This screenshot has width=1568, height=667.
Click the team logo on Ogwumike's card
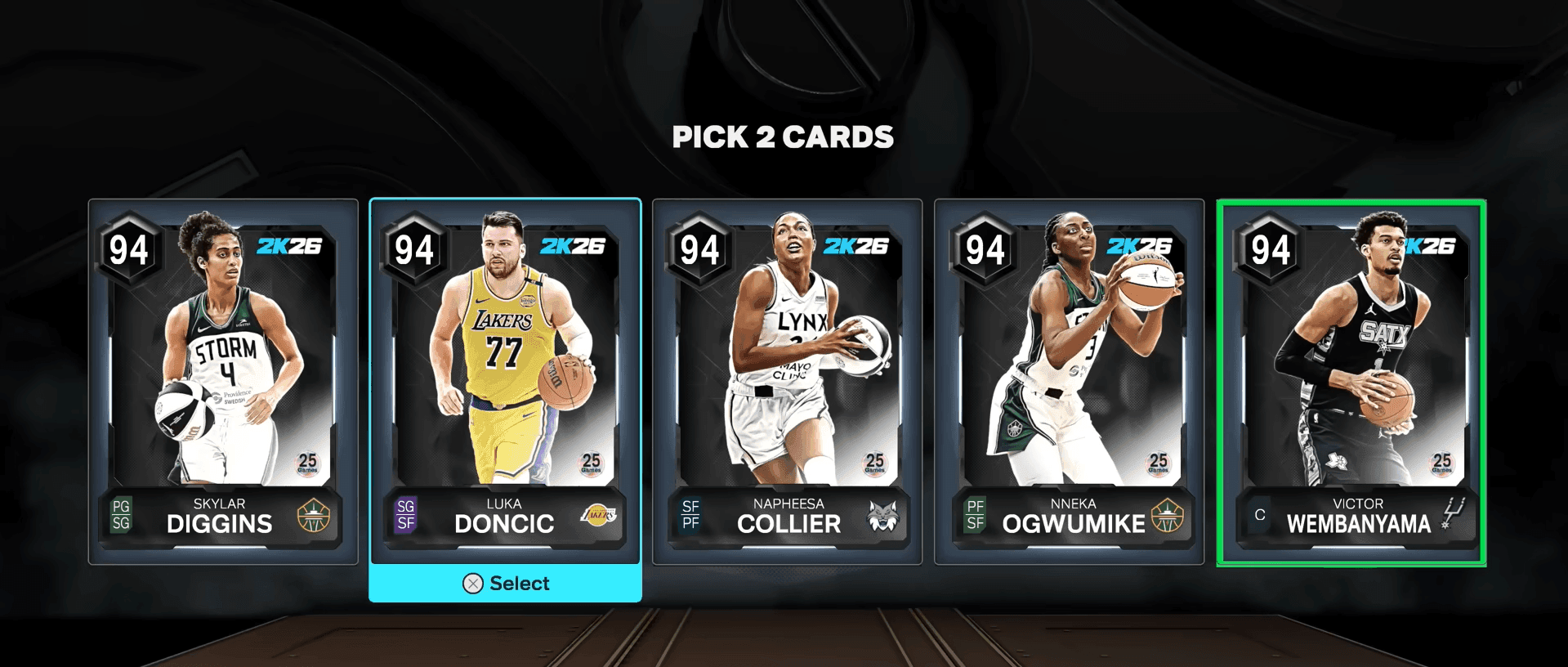coord(1168,514)
